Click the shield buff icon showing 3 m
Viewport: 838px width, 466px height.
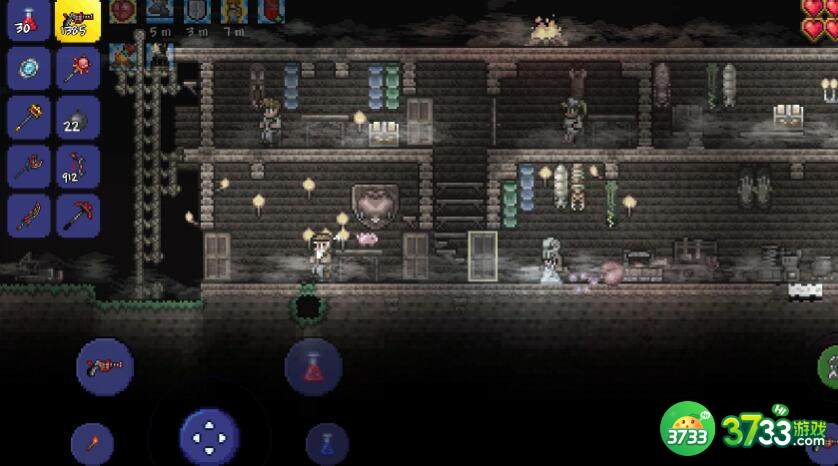pos(195,12)
